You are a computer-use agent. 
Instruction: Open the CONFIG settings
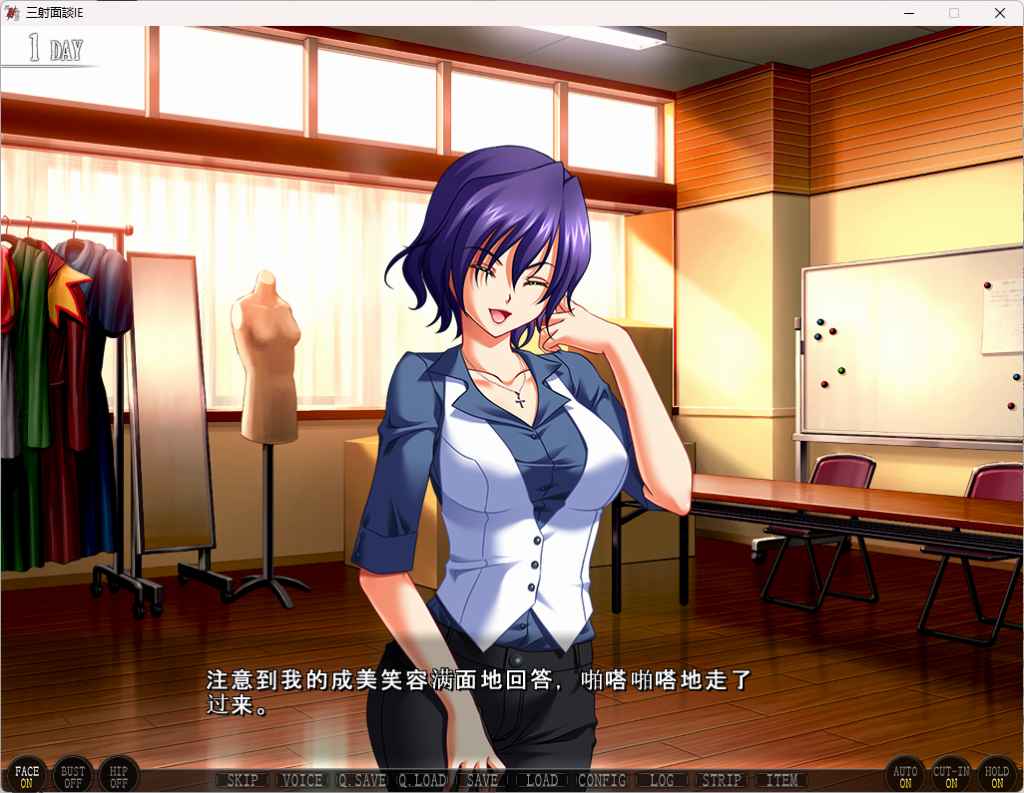click(602, 780)
